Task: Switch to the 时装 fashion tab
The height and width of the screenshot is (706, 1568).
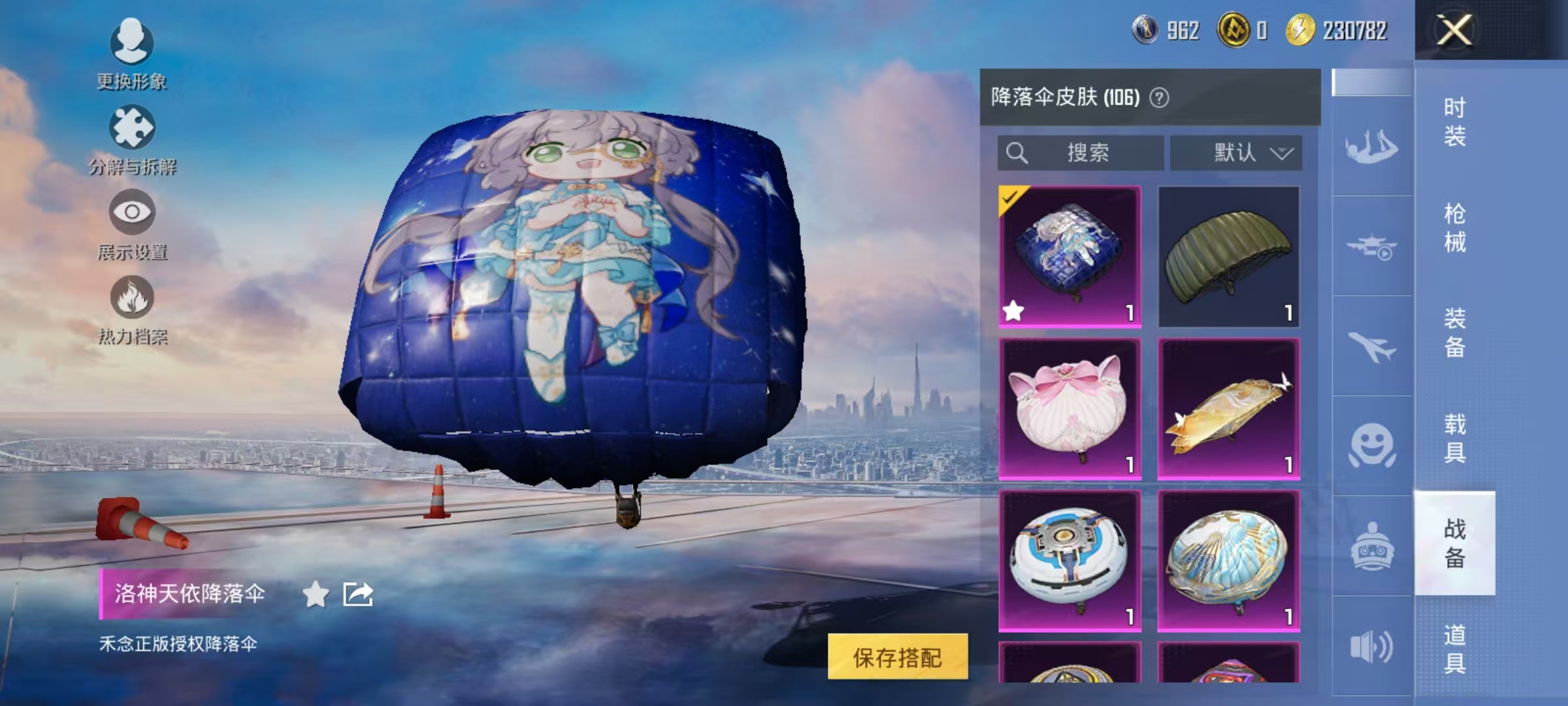Action: pos(1458,118)
